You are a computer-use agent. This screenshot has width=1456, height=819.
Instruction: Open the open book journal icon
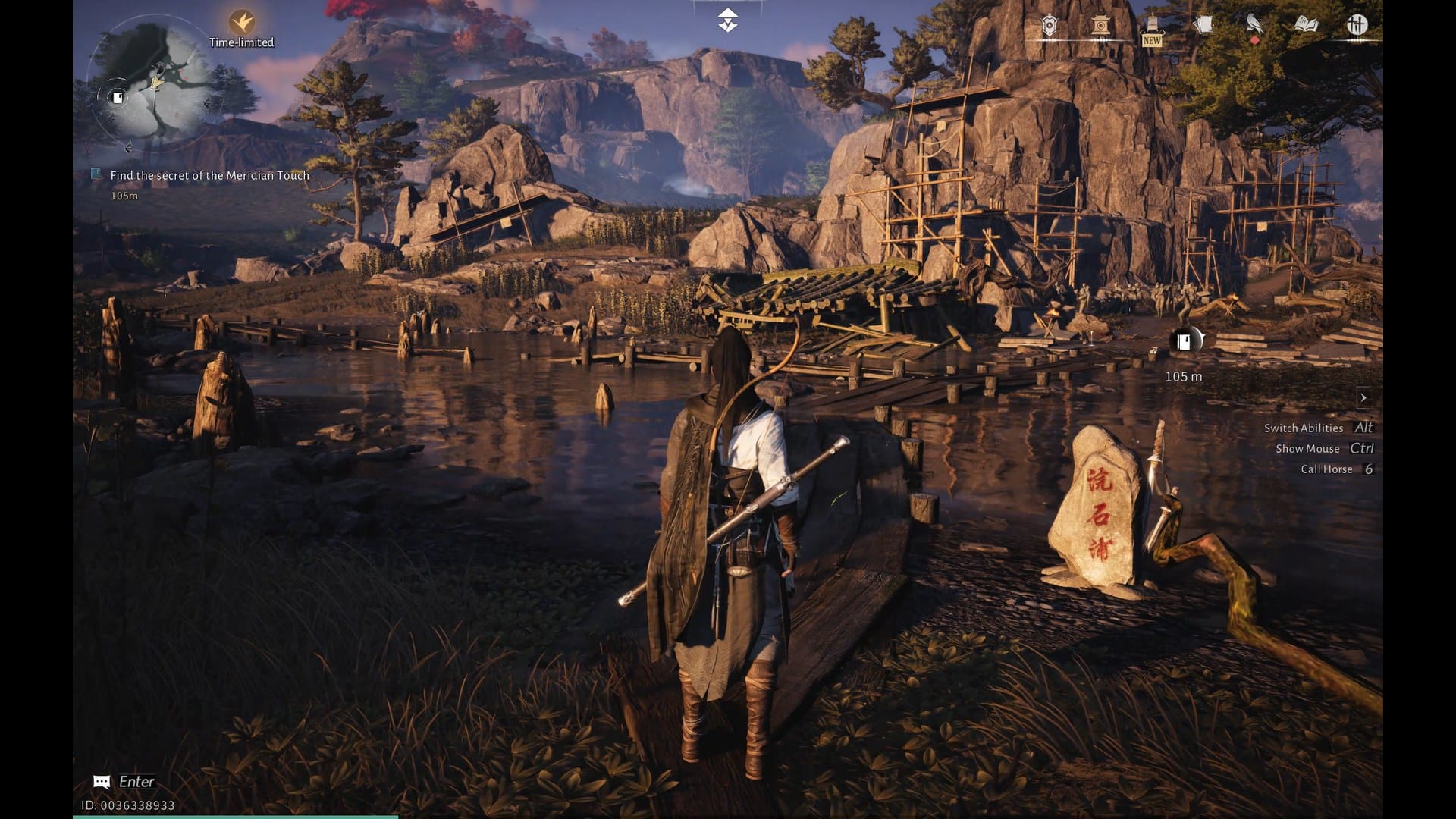[x=1306, y=26]
